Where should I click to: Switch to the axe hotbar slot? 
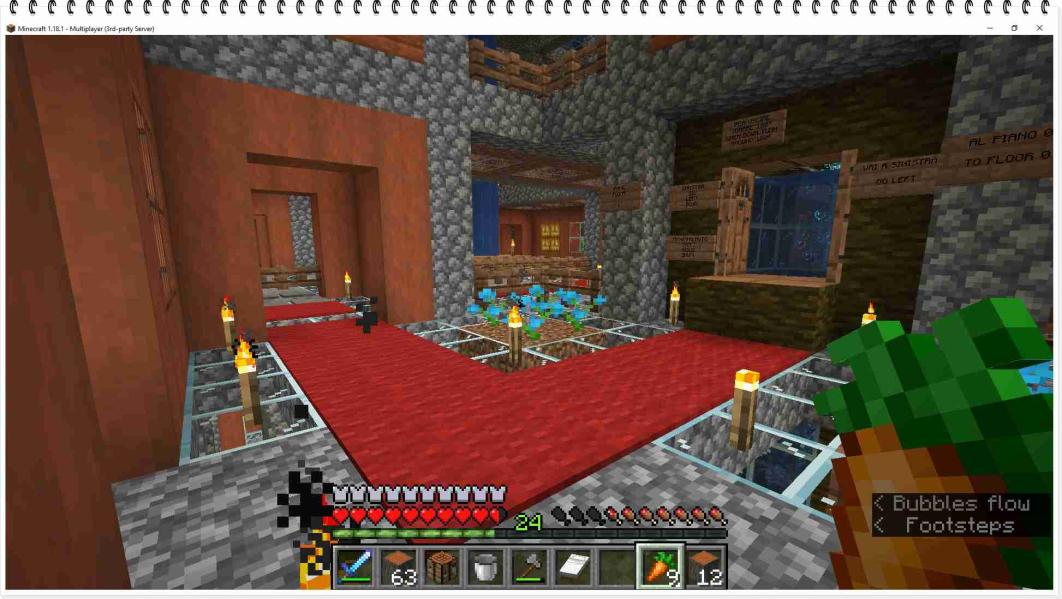pos(529,567)
